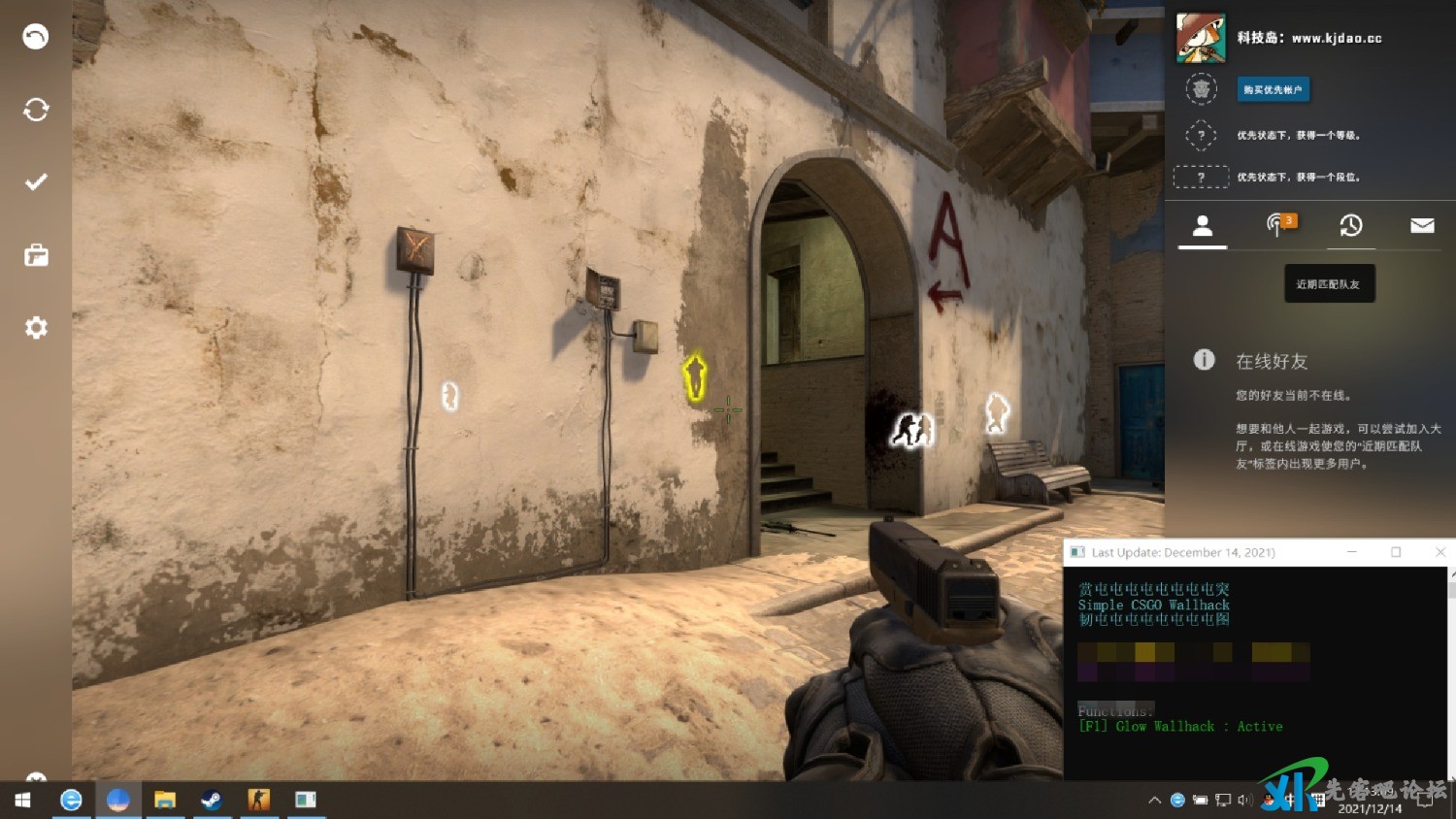Click the blue 购买优先帐户 button
The width and height of the screenshot is (1456, 819).
coord(1273,89)
